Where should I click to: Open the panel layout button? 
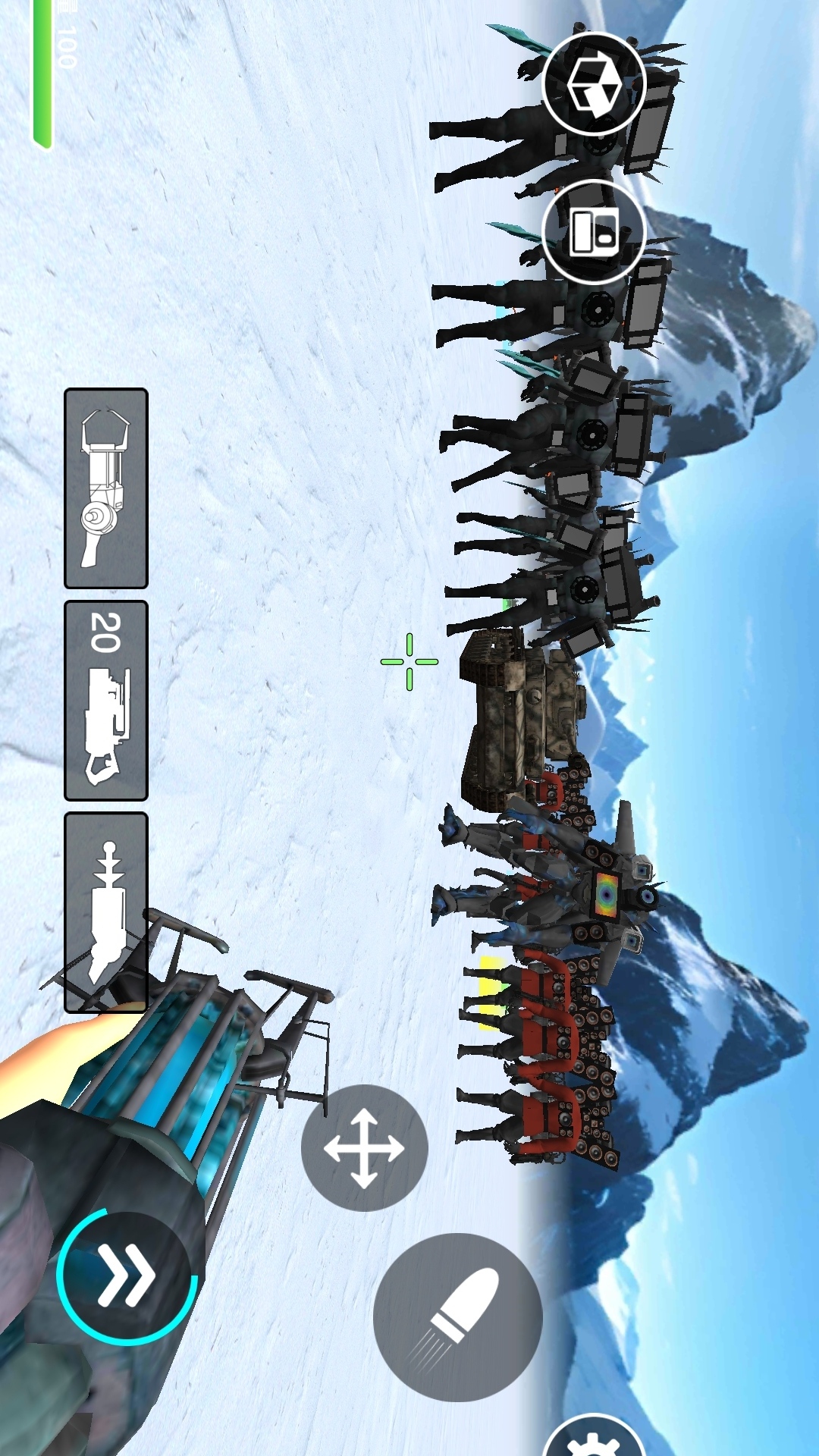595,231
